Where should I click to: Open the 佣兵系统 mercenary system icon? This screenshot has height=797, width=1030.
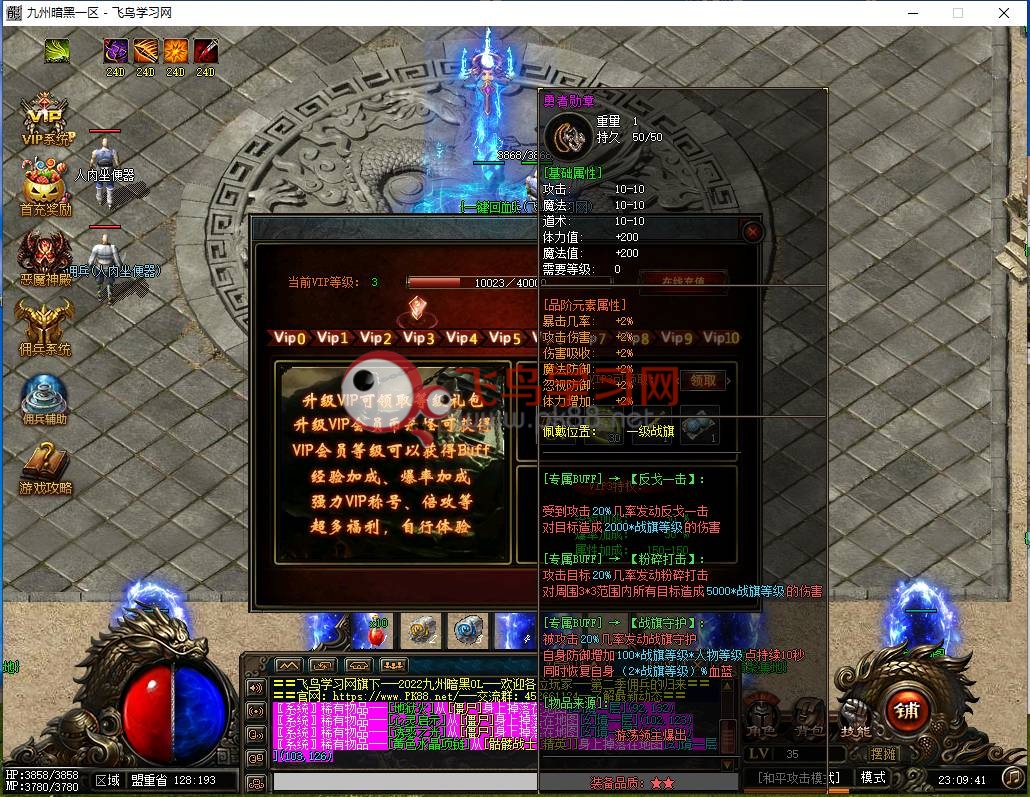[44, 325]
